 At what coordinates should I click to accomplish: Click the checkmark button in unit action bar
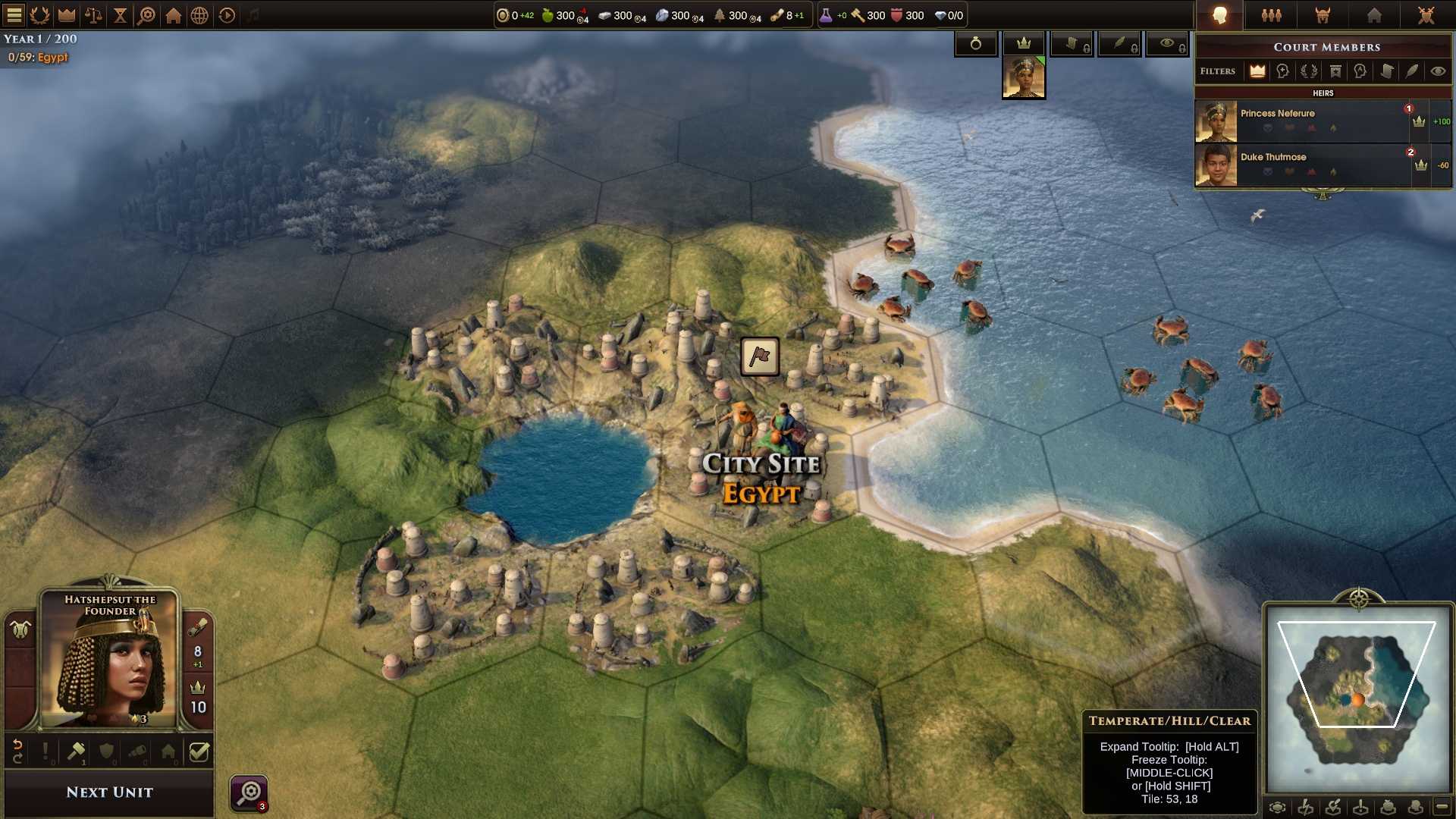click(x=199, y=752)
